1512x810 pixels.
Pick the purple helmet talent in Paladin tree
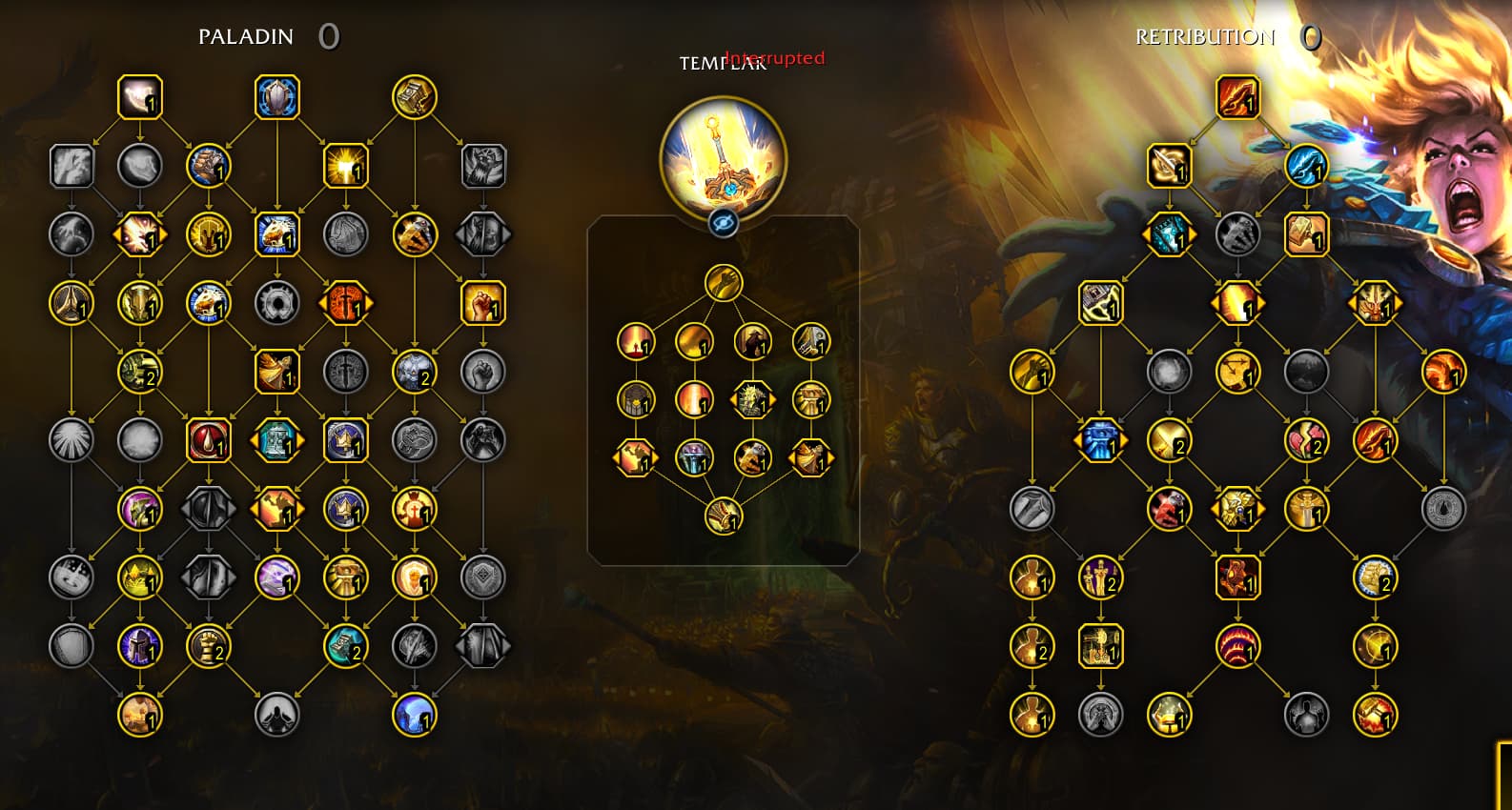[140, 646]
